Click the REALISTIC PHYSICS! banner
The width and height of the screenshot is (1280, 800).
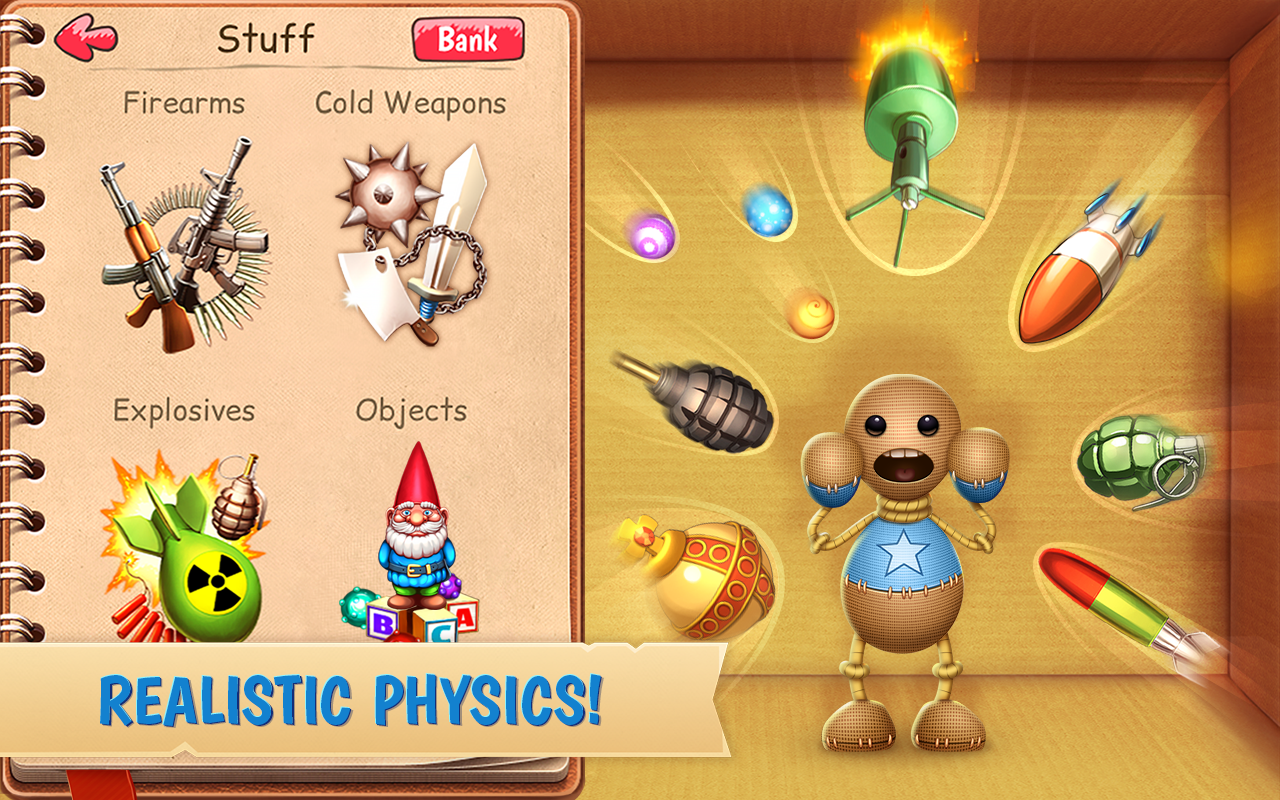click(355, 700)
